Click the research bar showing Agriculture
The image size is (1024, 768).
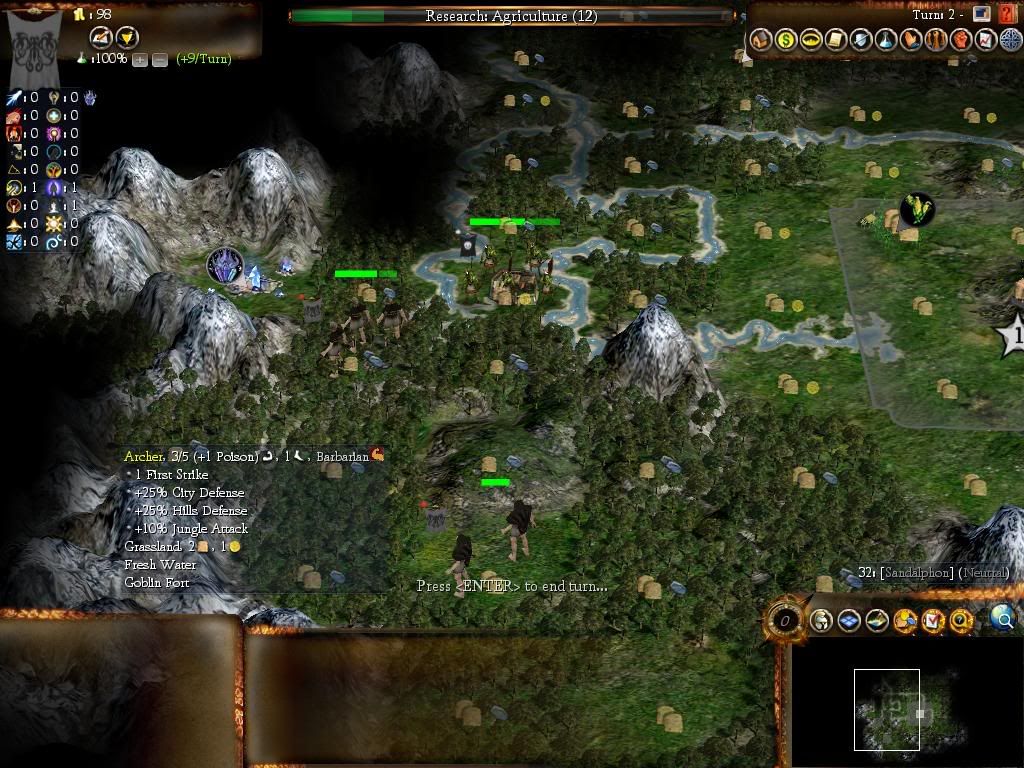pyautogui.click(x=512, y=16)
